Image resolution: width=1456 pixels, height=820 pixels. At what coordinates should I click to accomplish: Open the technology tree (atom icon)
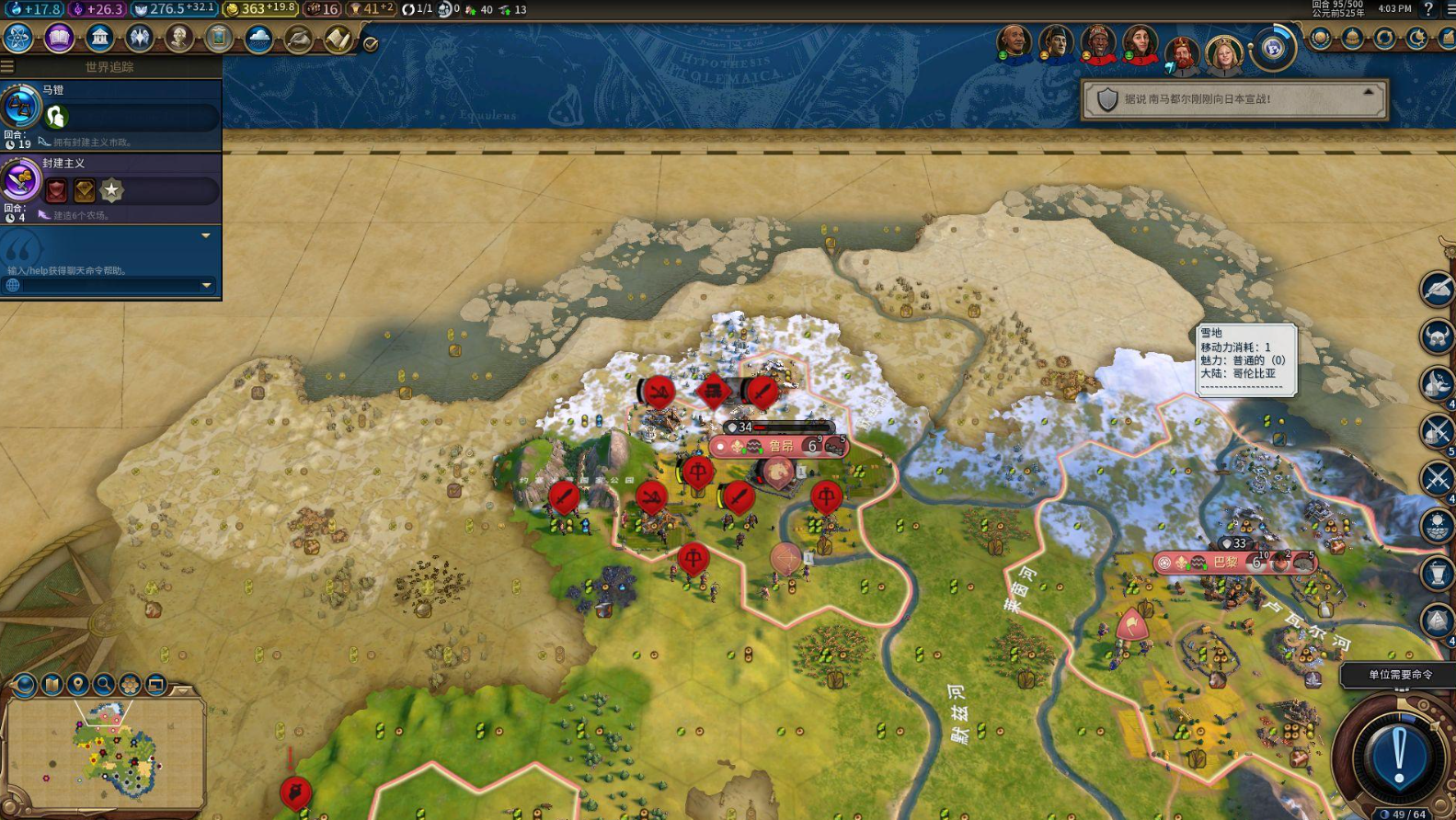click(18, 39)
